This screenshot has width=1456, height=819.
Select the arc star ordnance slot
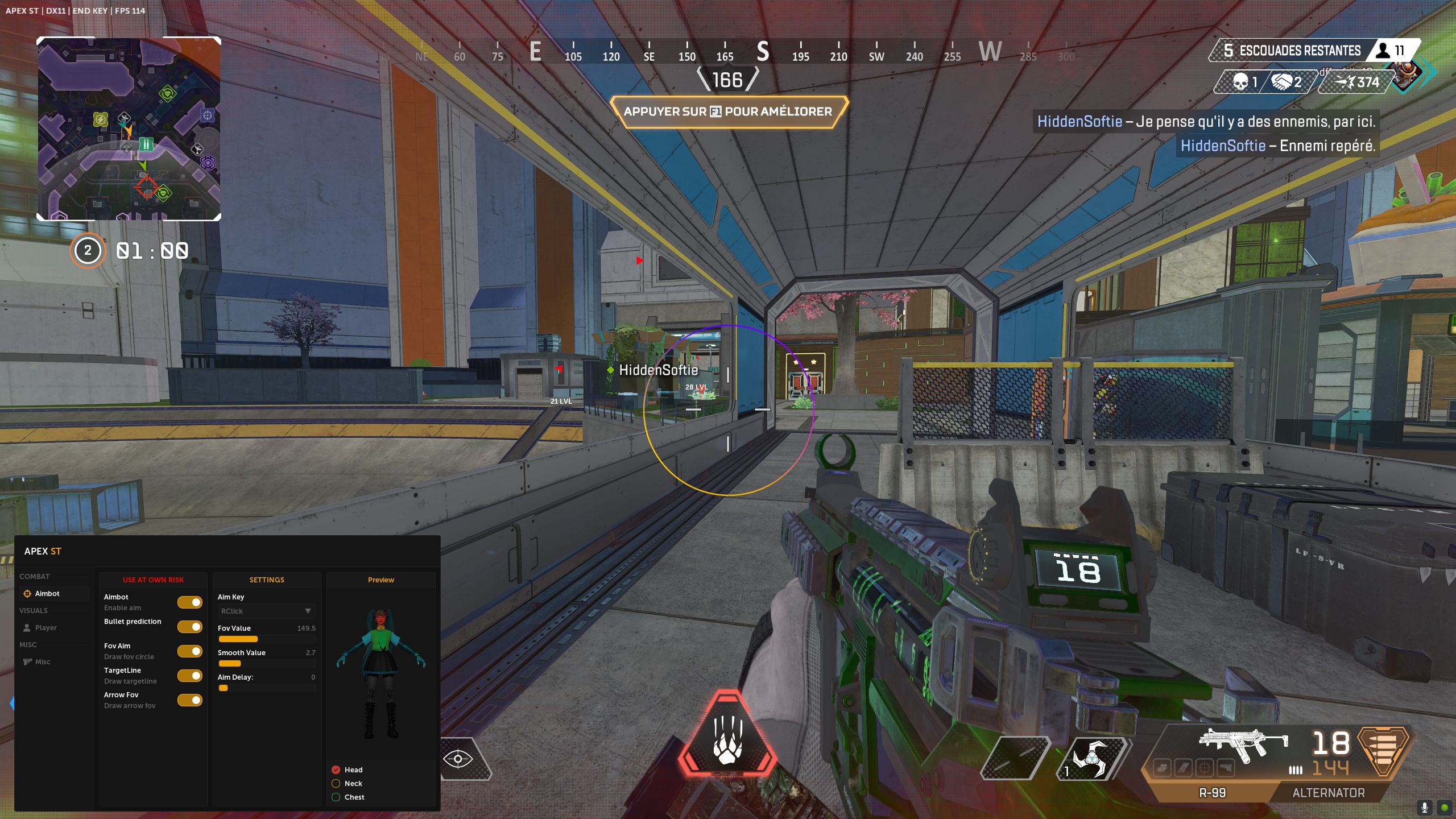point(1091,759)
